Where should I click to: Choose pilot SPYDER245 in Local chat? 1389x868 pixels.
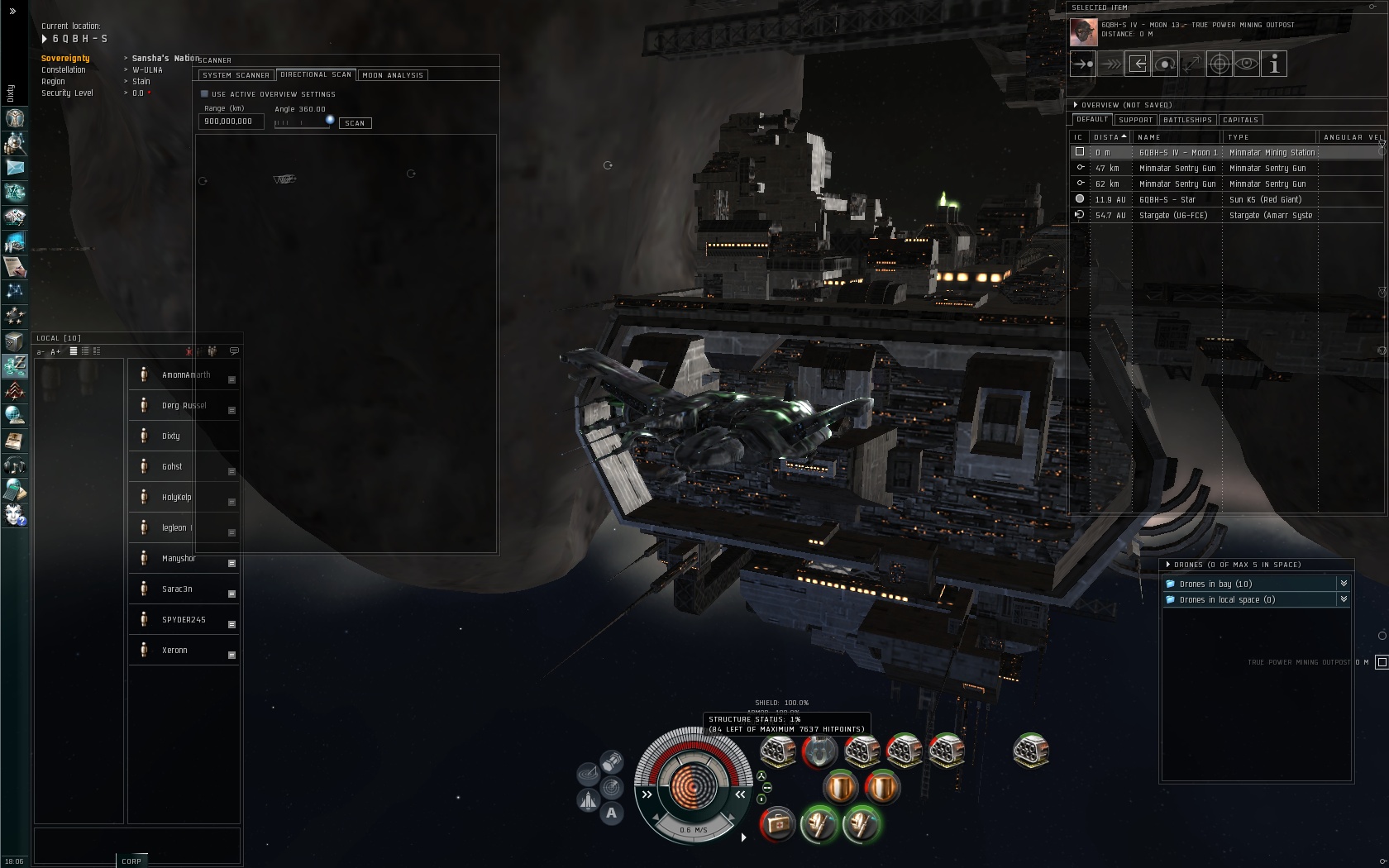pyautogui.click(x=184, y=620)
